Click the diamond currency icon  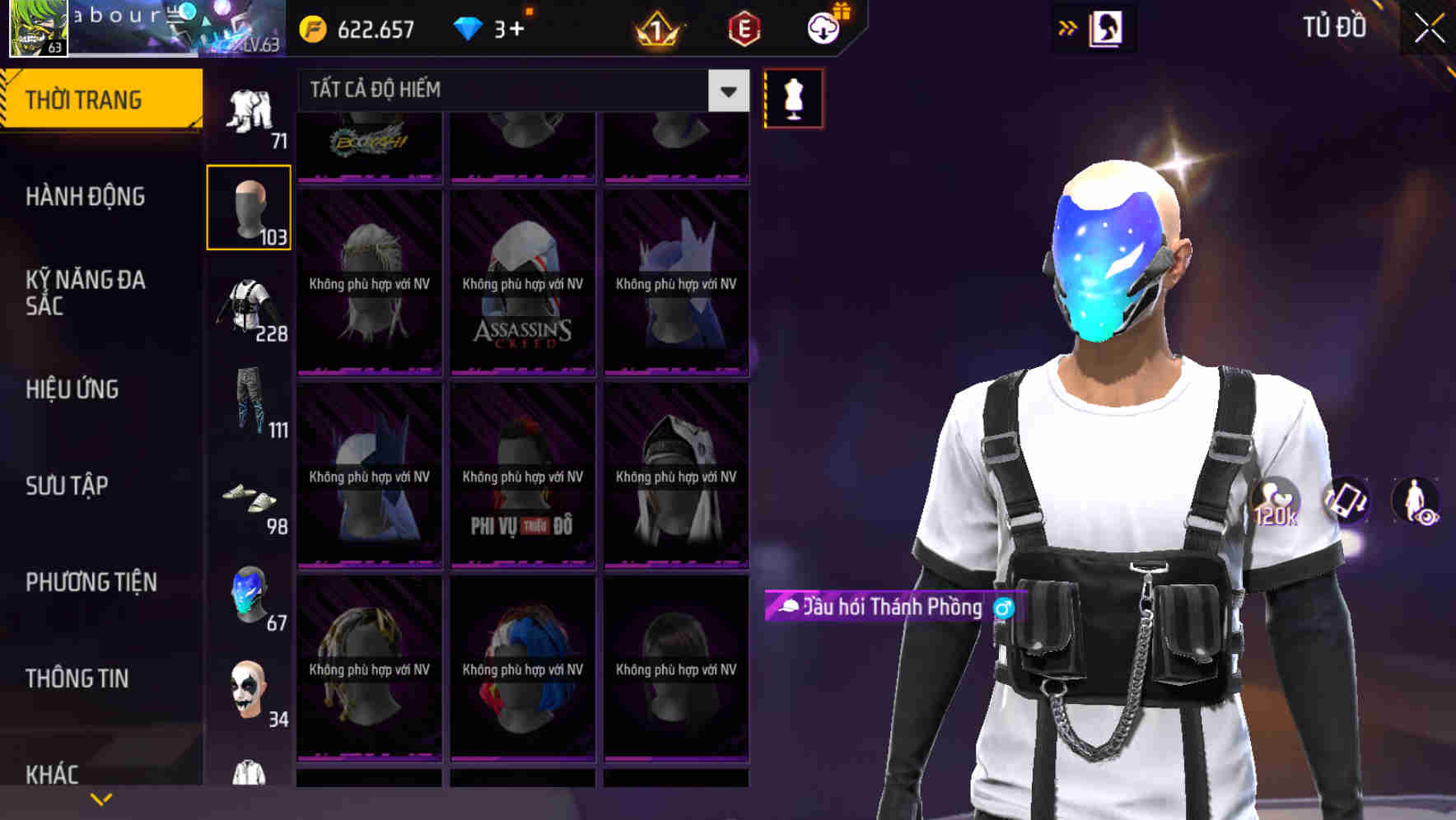click(469, 27)
